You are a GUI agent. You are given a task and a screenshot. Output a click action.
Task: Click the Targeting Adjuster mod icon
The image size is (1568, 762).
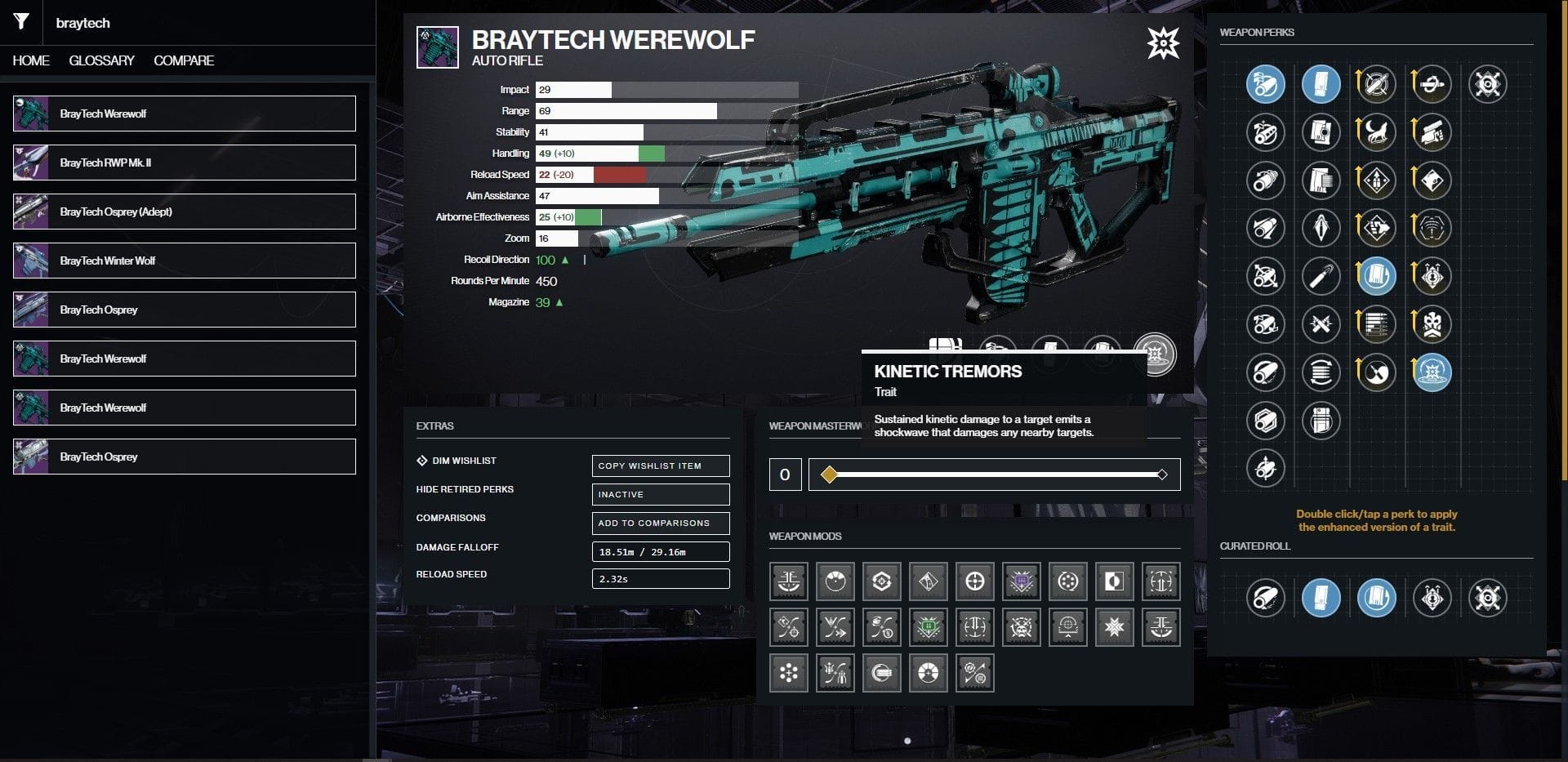[x=974, y=582]
